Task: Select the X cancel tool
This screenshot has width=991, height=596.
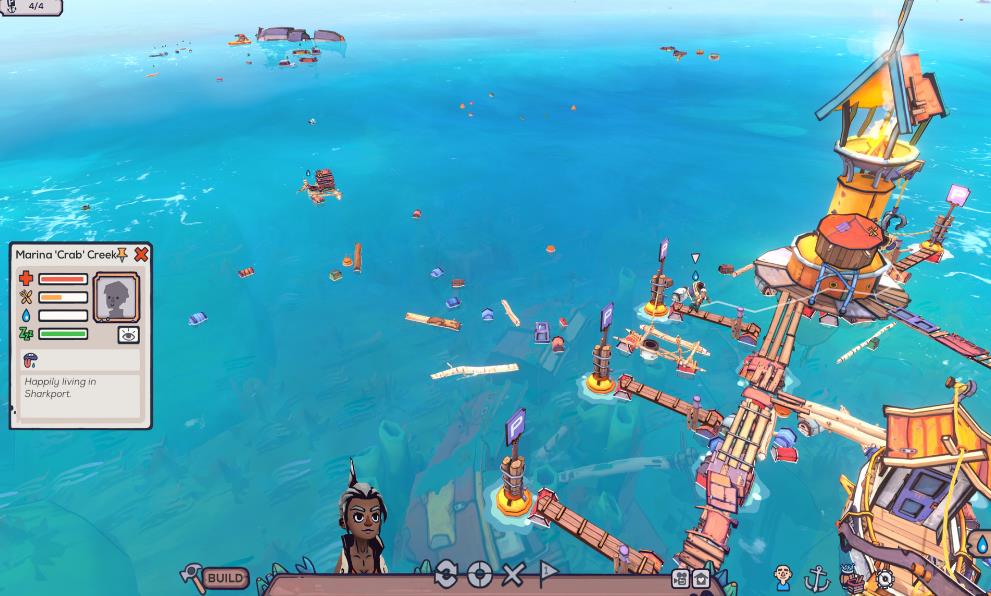Action: click(x=513, y=574)
